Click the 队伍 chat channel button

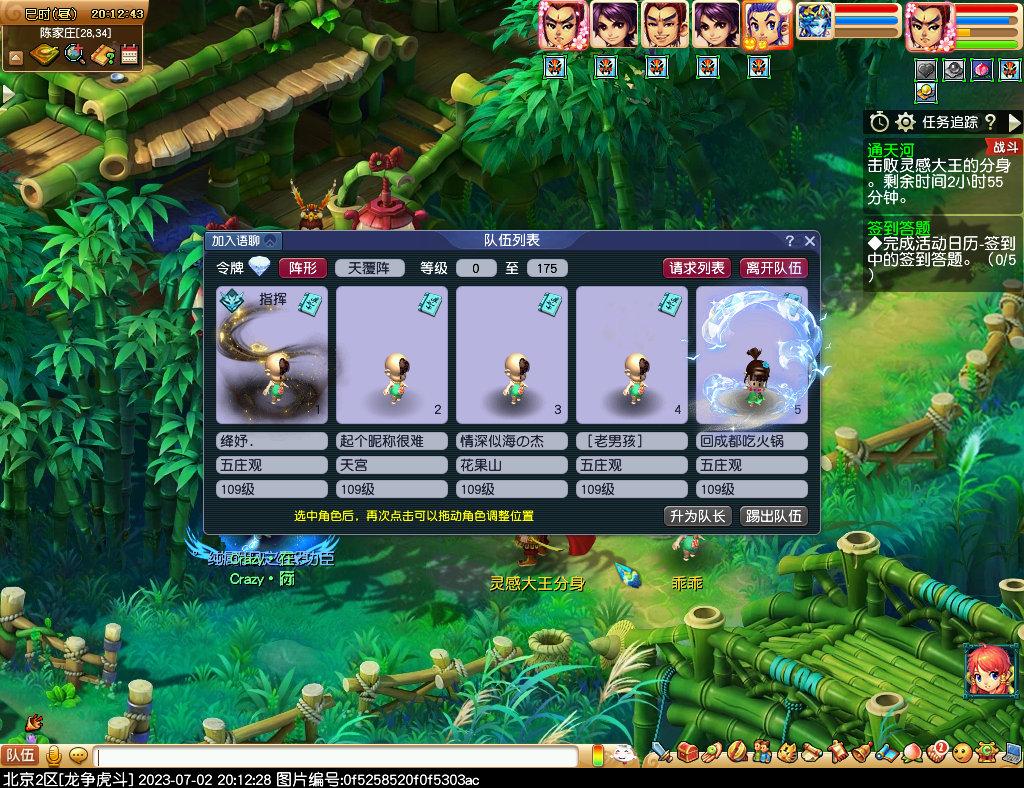pos(19,755)
